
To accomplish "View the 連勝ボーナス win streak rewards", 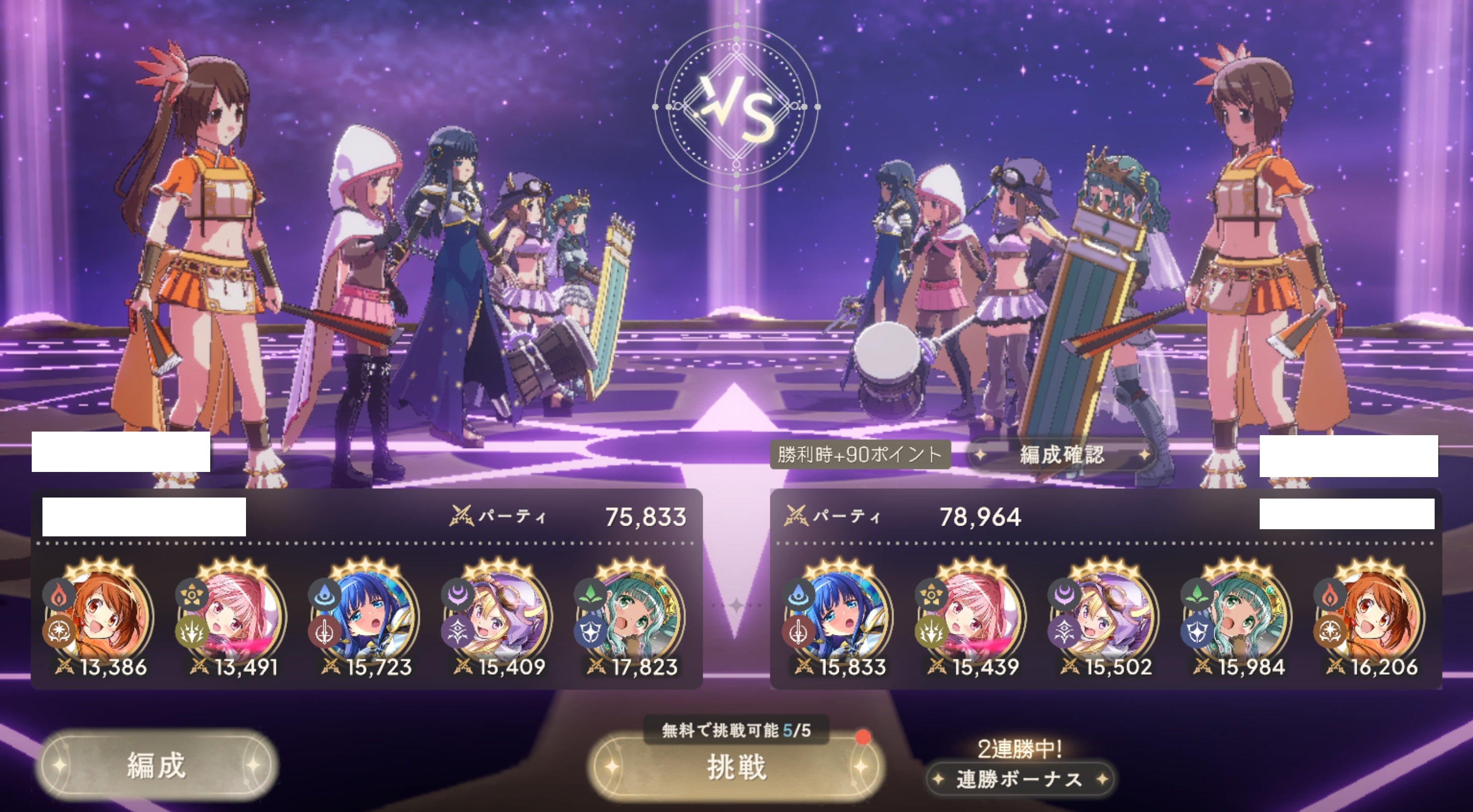I will point(1019,779).
